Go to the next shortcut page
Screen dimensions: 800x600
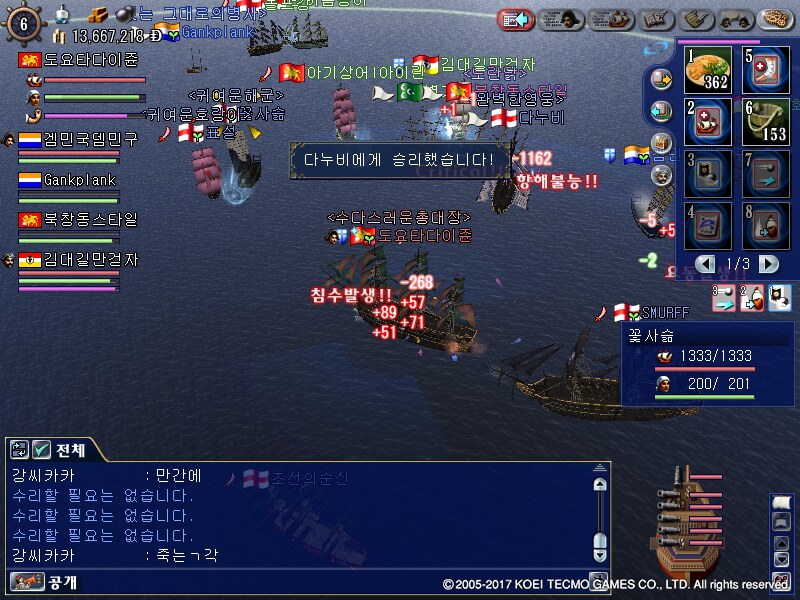click(768, 264)
